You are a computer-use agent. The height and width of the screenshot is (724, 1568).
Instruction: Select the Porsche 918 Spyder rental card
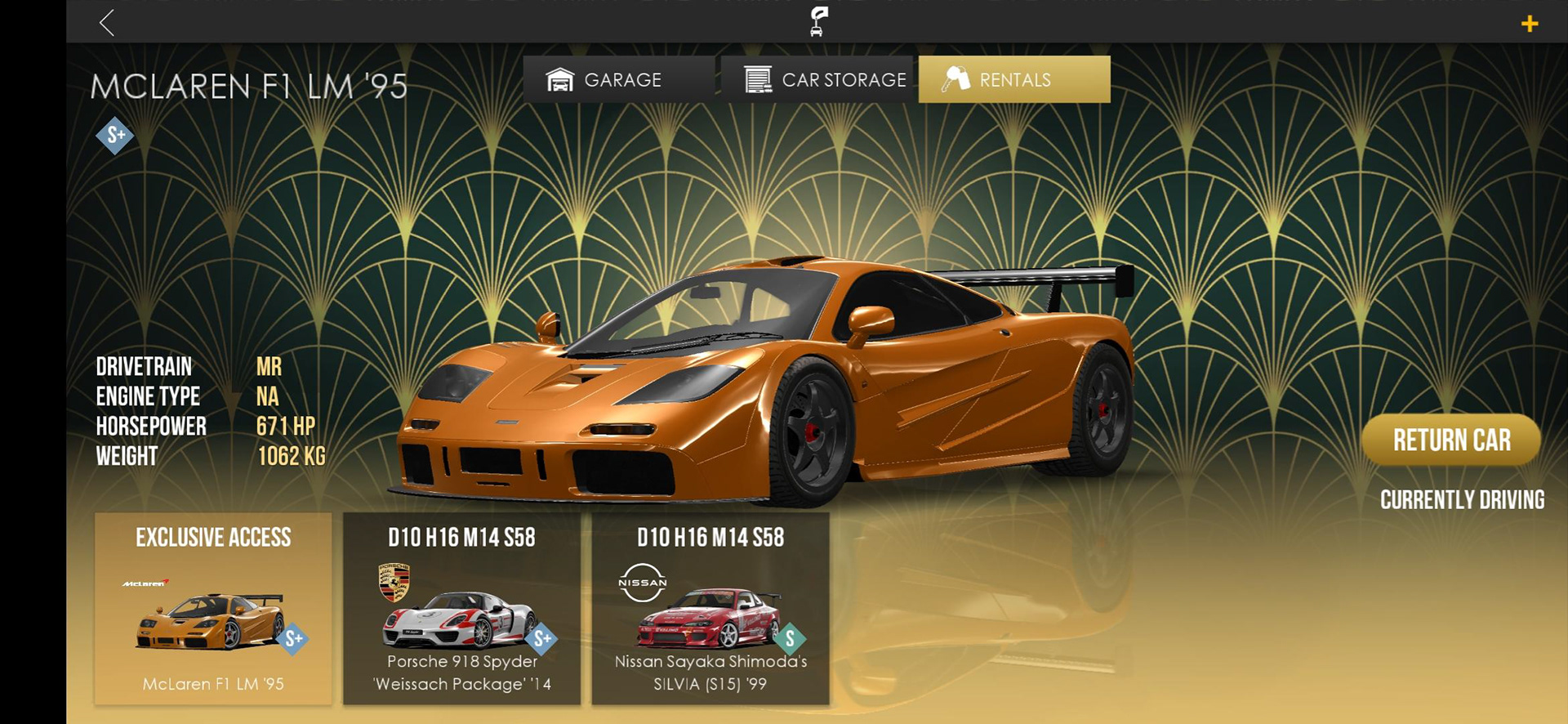(x=461, y=608)
